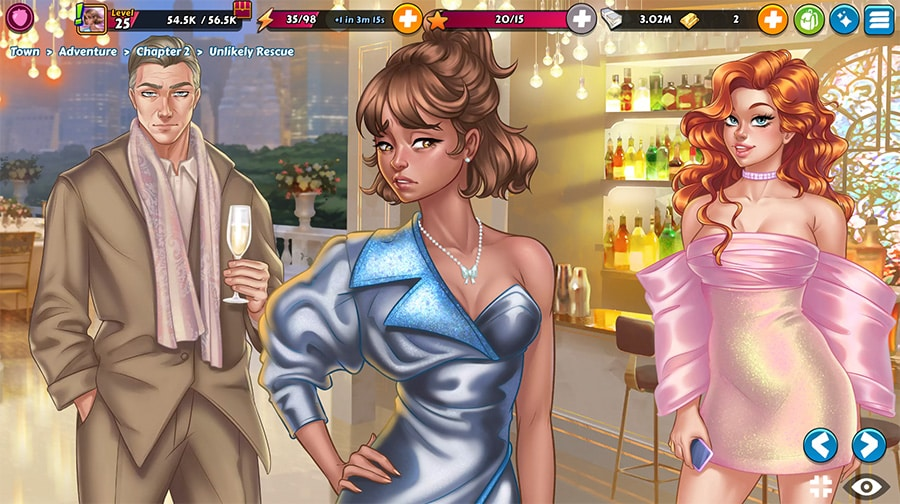Viewport: 900px width, 504px height.
Task: Click the collapse arrows icon
Action: (821, 488)
